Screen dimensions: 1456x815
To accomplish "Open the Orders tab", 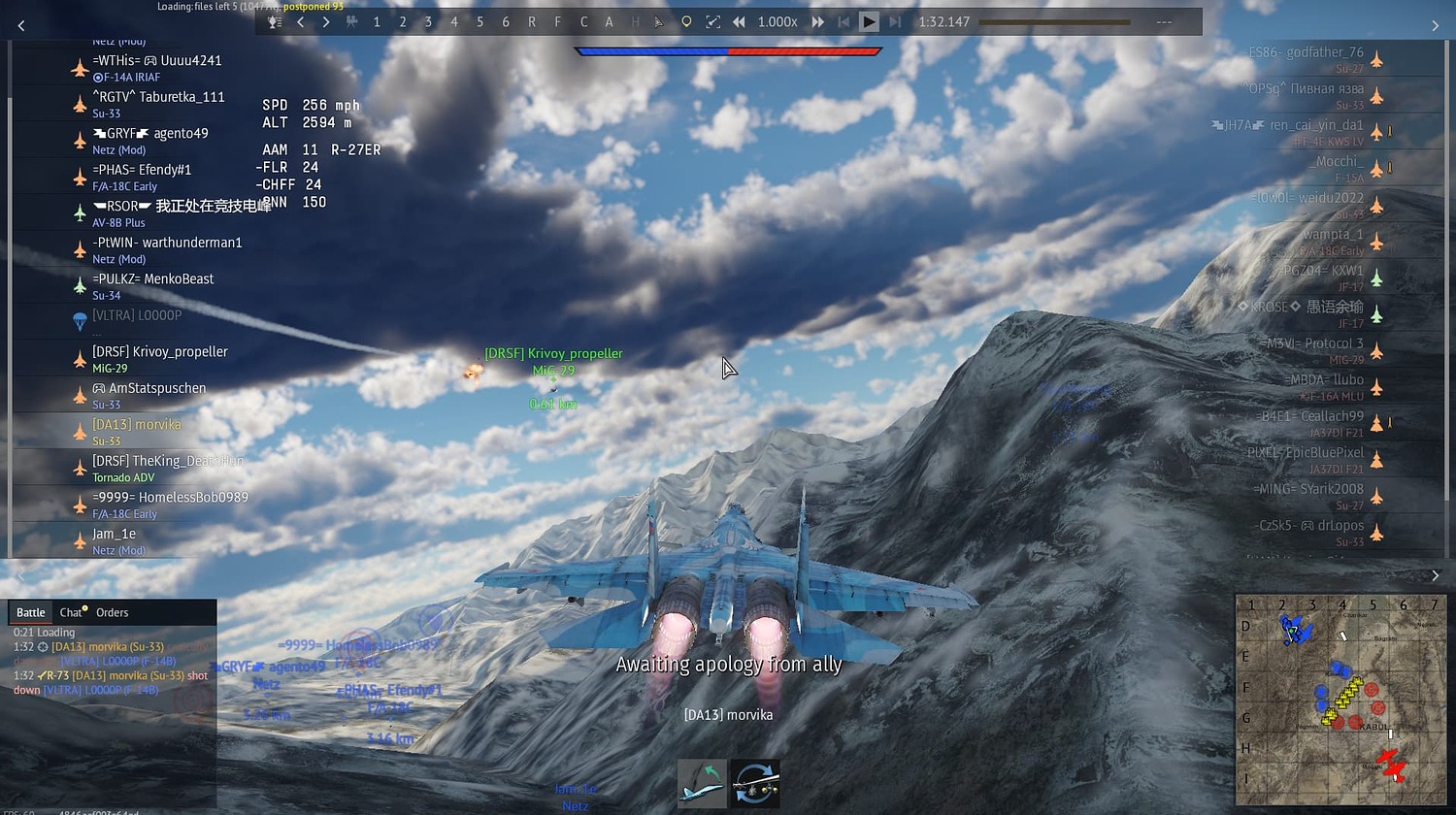I will point(112,611).
